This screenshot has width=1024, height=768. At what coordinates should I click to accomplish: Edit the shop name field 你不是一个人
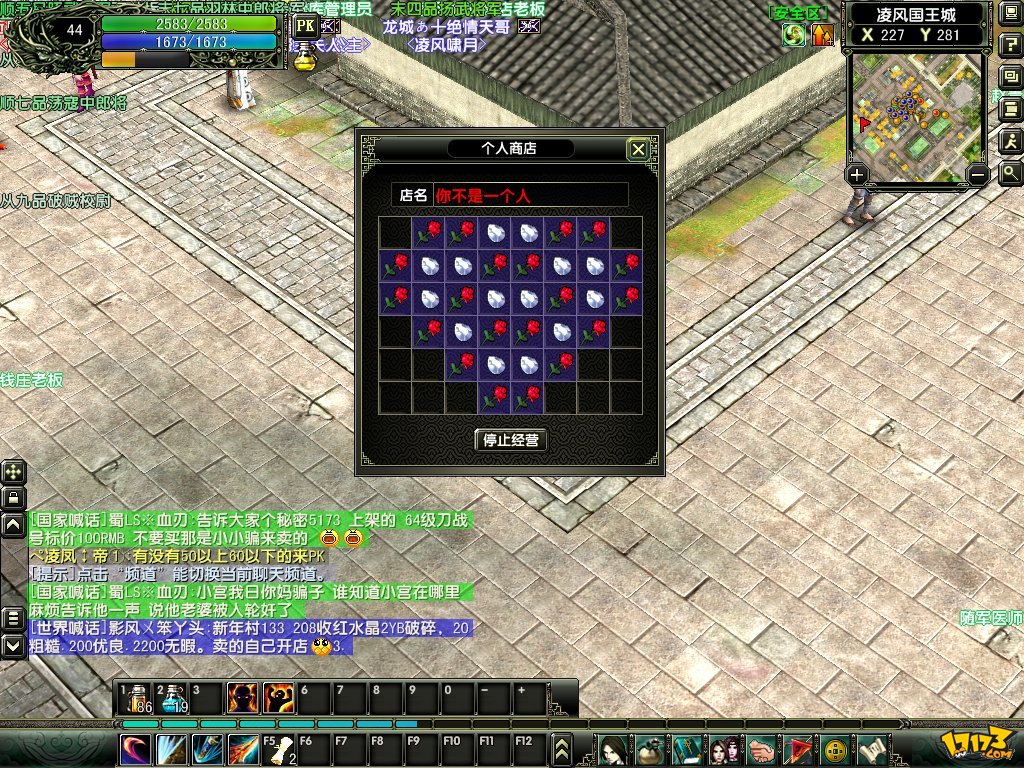tap(530, 196)
